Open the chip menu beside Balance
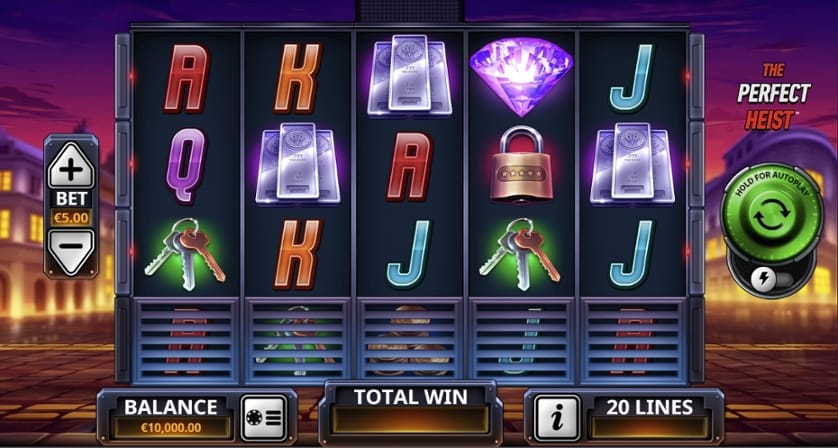The height and width of the screenshot is (448, 838). coord(265,412)
